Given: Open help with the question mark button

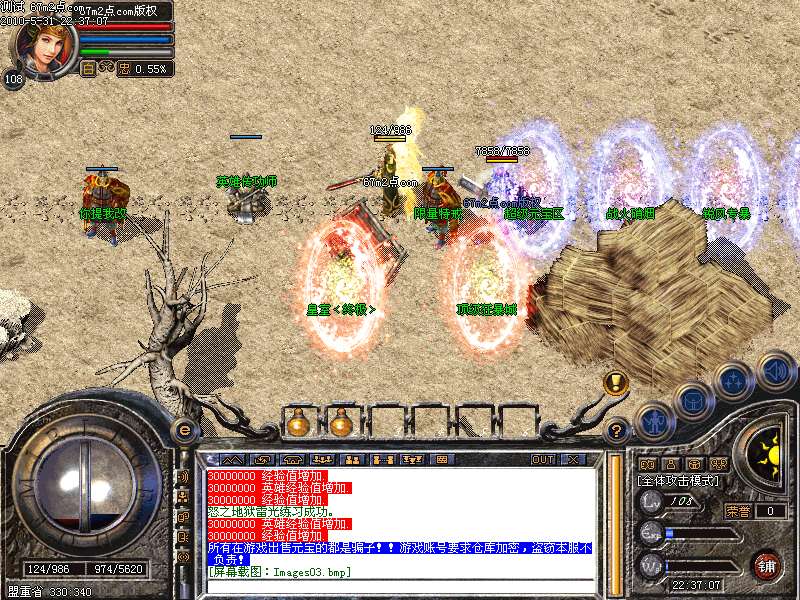Looking at the screenshot, I should (618, 431).
